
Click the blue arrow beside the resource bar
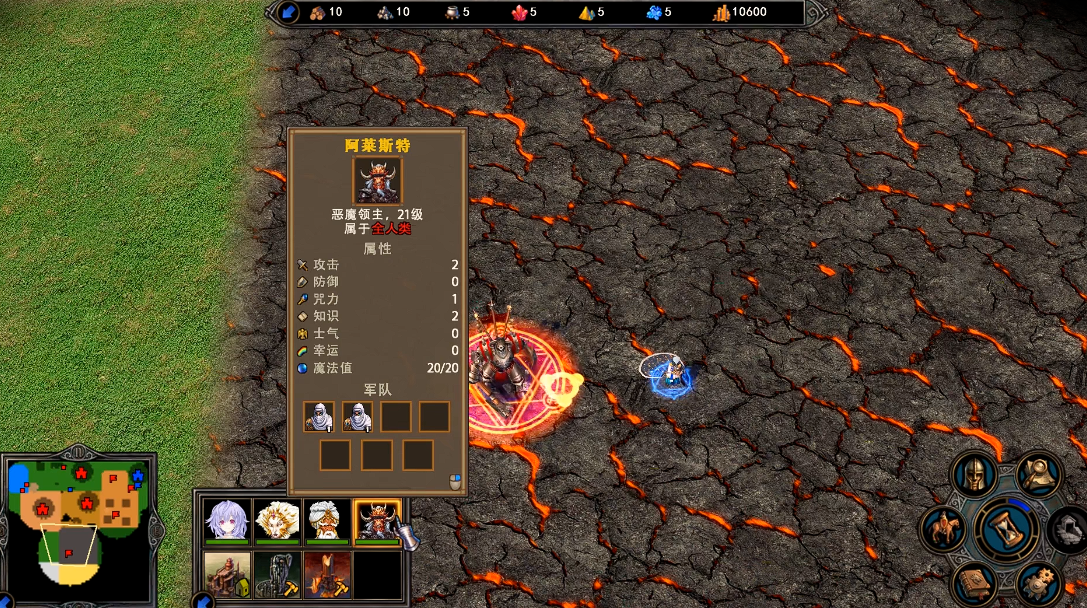tap(289, 13)
